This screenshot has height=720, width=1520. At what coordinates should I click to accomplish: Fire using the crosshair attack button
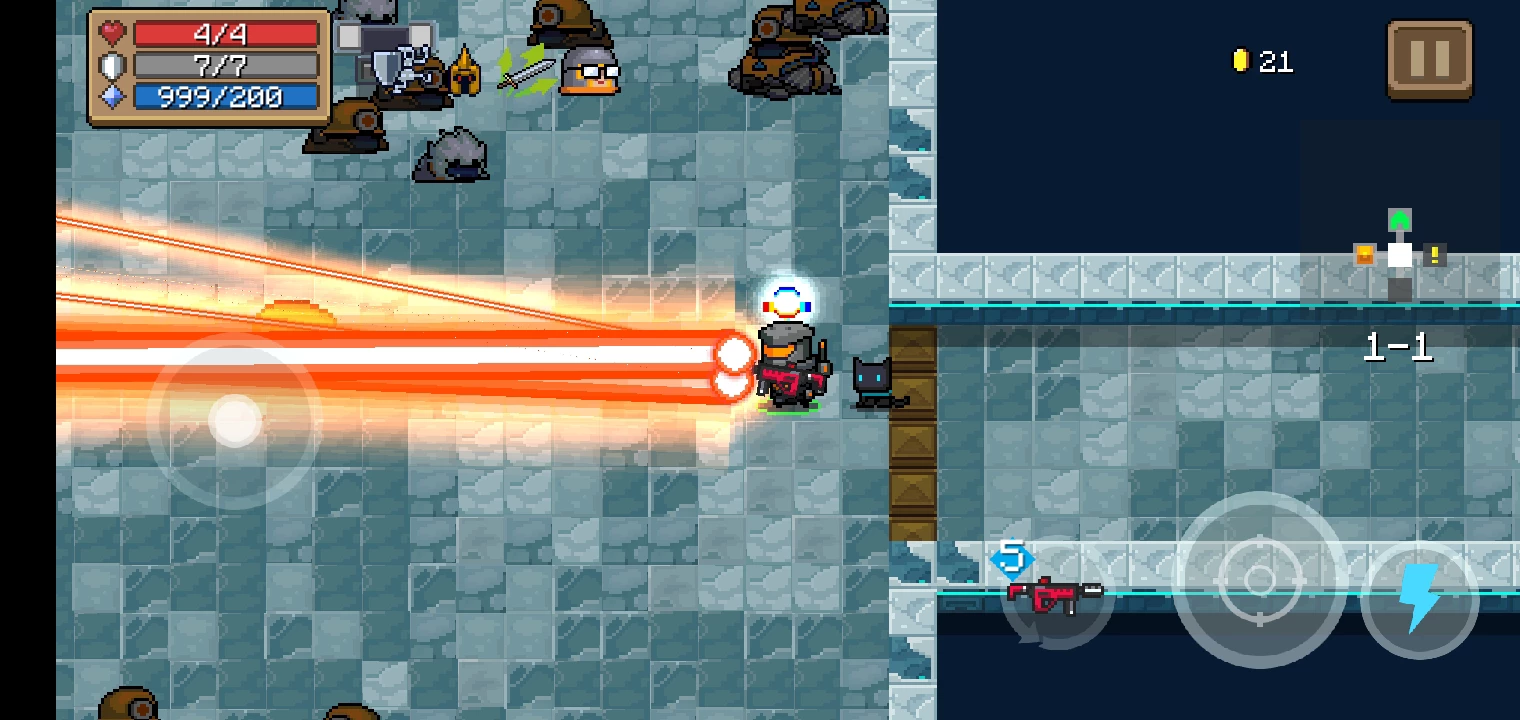[1259, 579]
